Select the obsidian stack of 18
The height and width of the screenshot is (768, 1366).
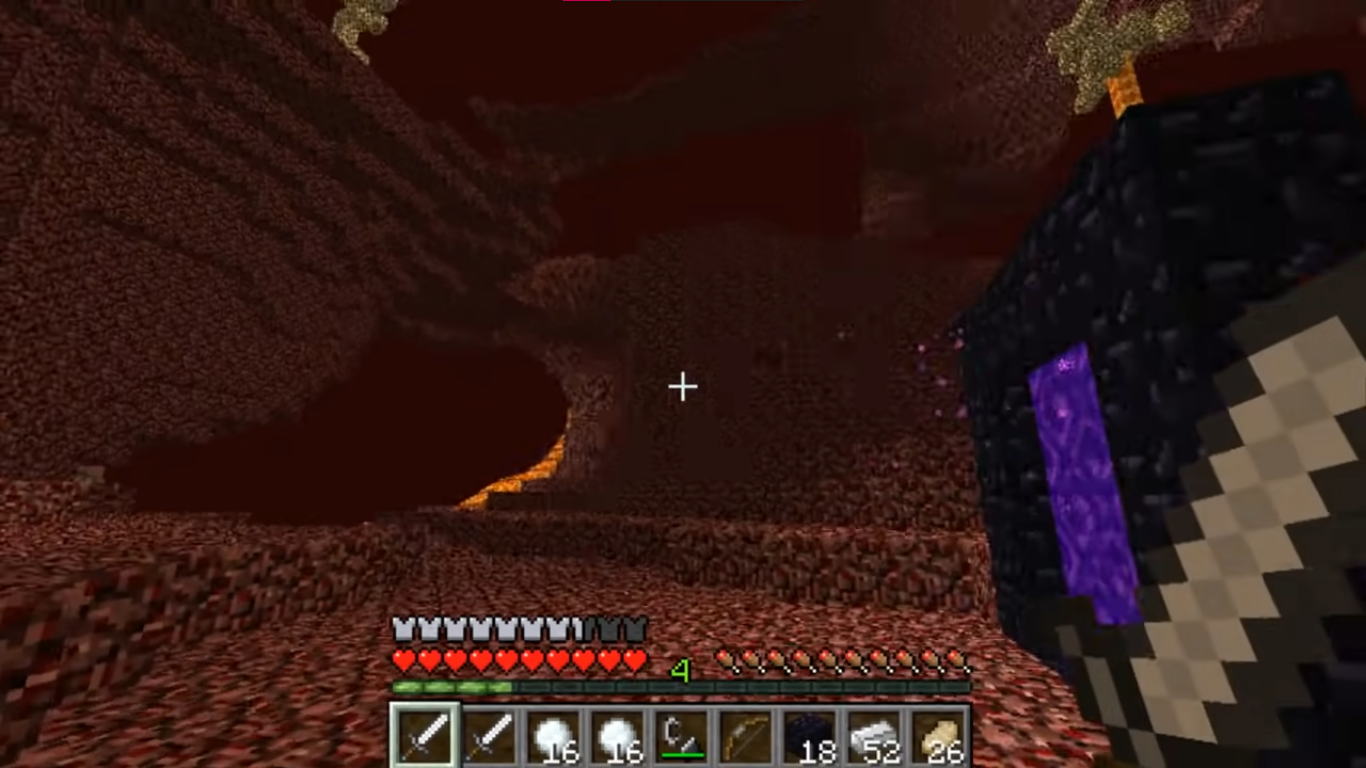point(810,737)
